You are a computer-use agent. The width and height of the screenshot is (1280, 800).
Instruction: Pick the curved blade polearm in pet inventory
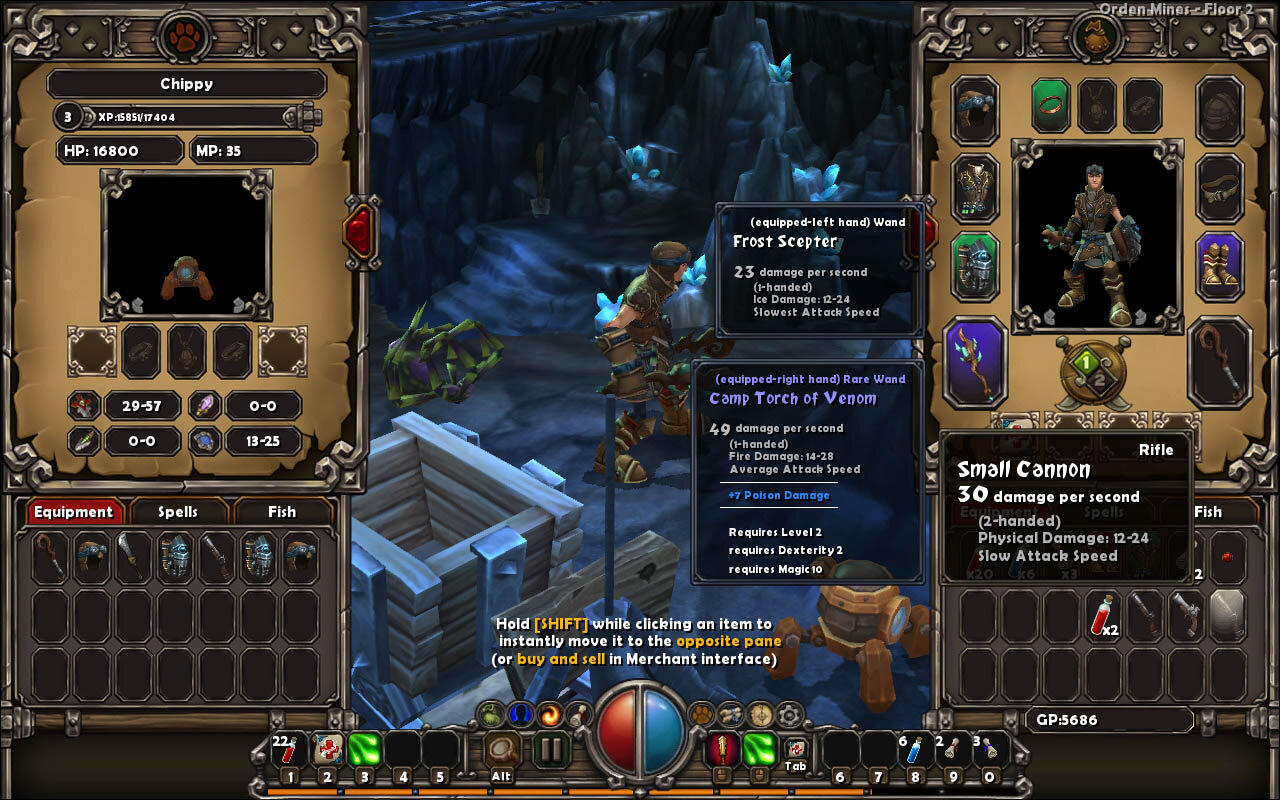pyautogui.click(x=133, y=556)
